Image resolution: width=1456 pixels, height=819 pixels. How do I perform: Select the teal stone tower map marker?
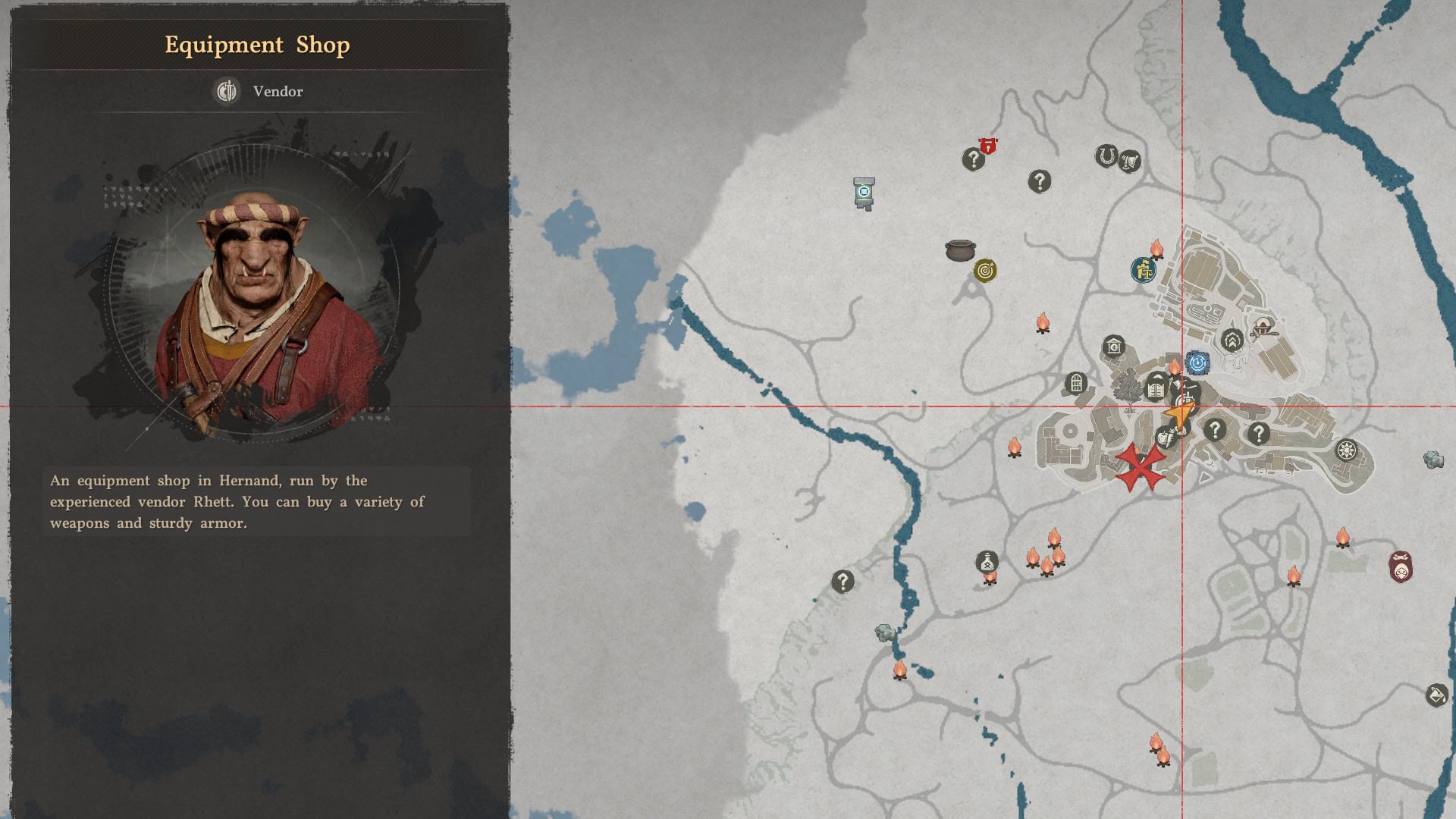(x=864, y=193)
